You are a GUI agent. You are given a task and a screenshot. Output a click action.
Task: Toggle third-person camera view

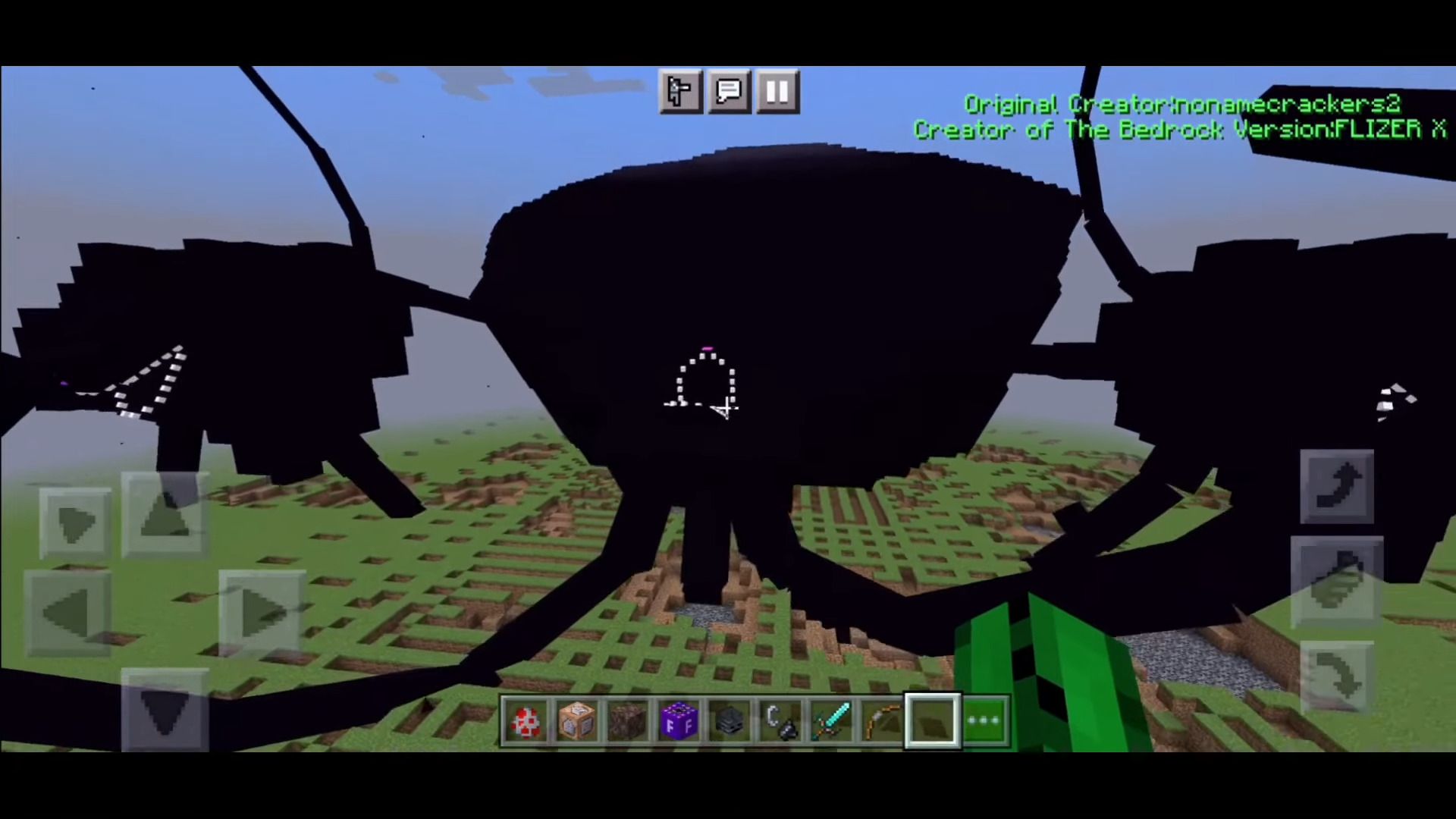point(679,92)
